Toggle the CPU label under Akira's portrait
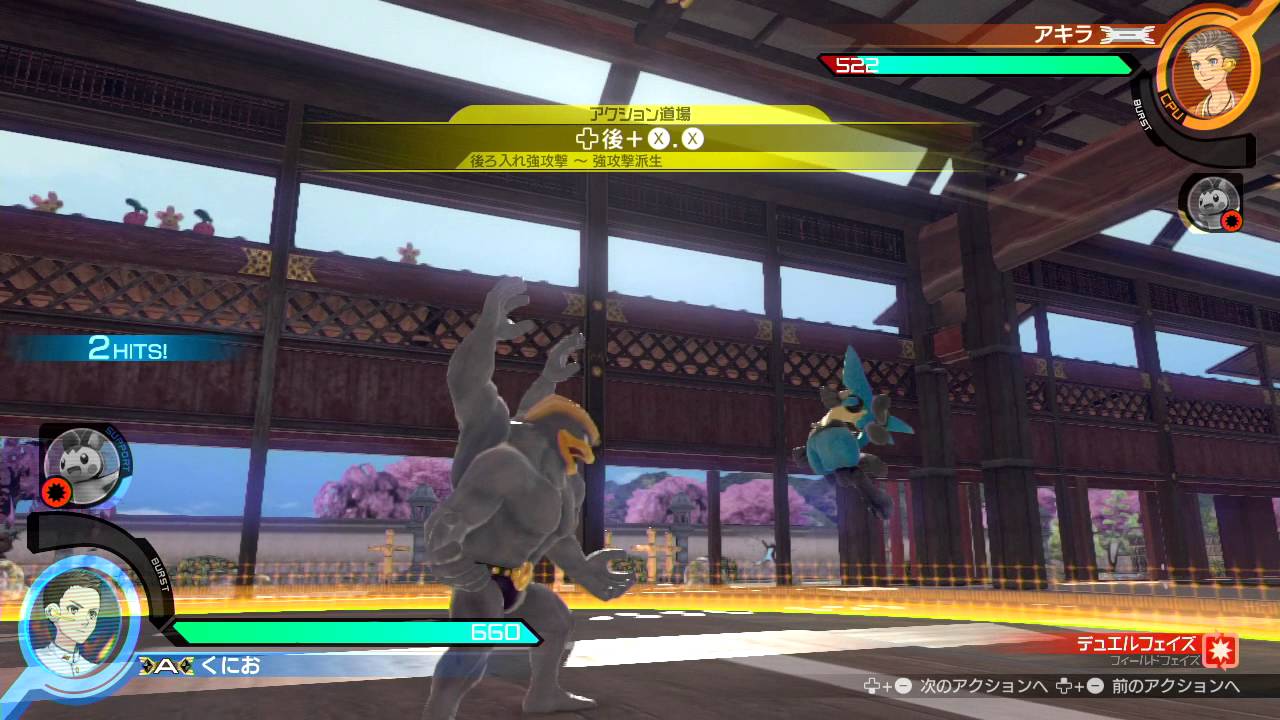The height and width of the screenshot is (720, 1280). 1172,105
